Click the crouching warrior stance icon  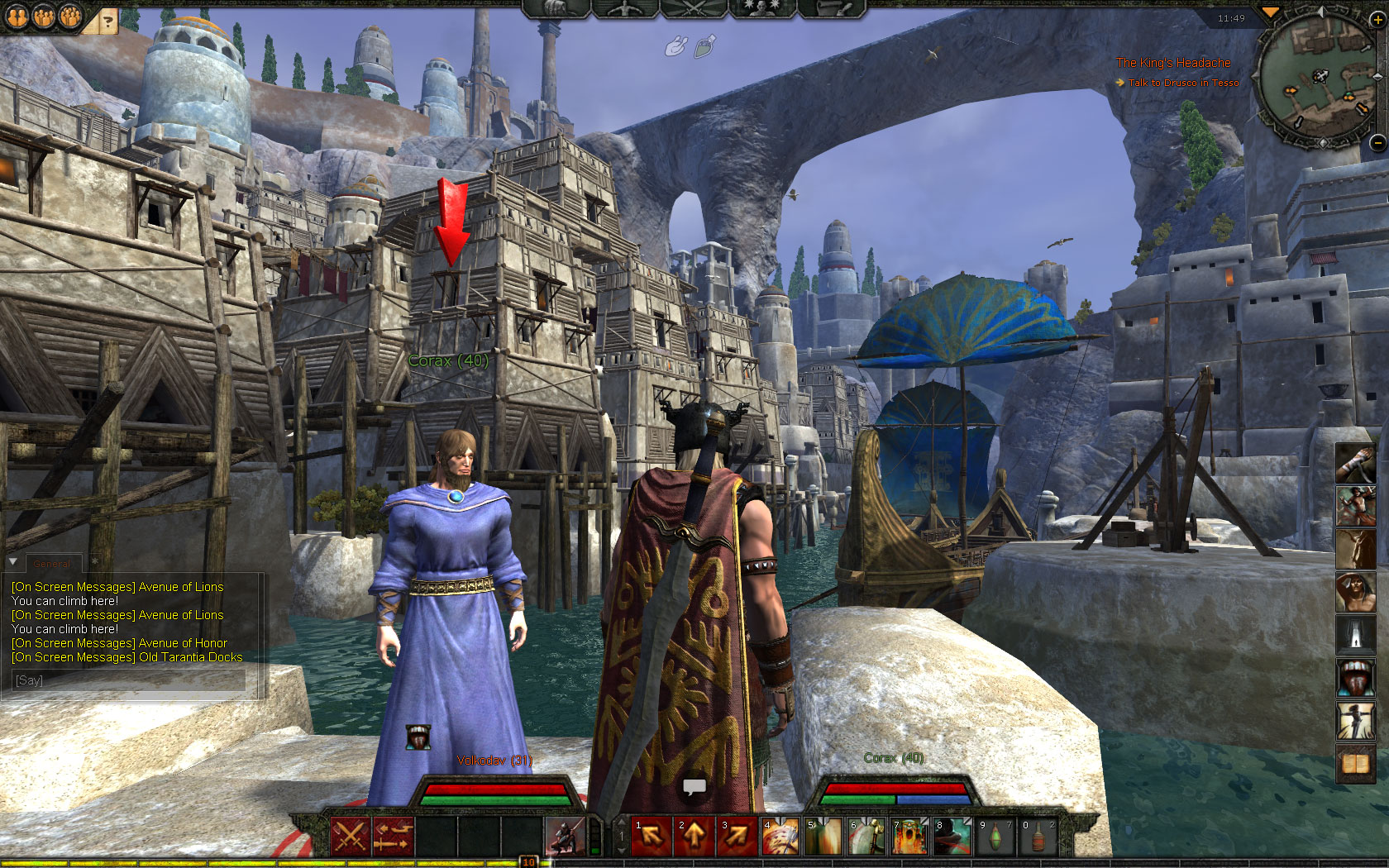click(x=565, y=837)
